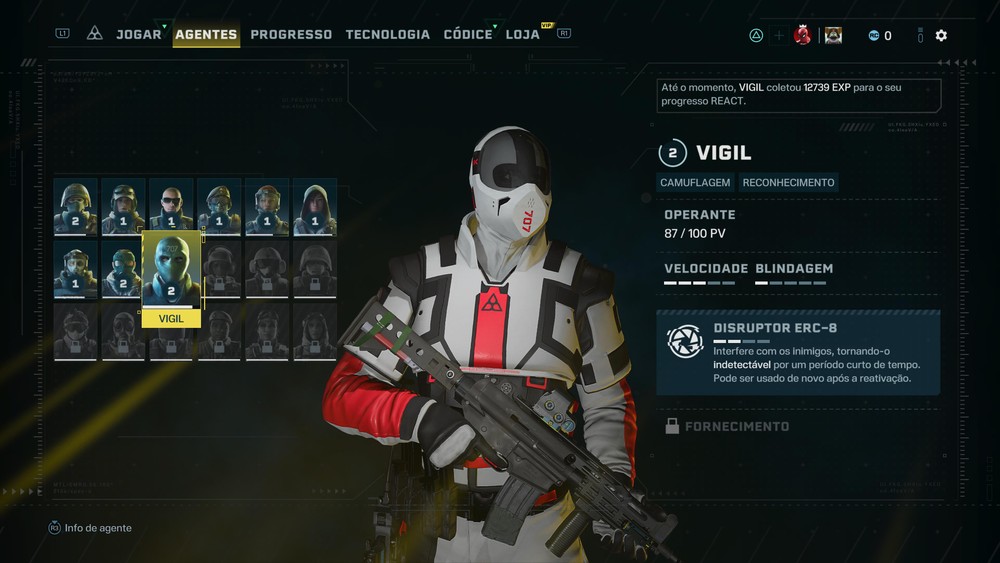1000x563 pixels.
Task: Switch to the Progresso tab
Action: coord(291,34)
